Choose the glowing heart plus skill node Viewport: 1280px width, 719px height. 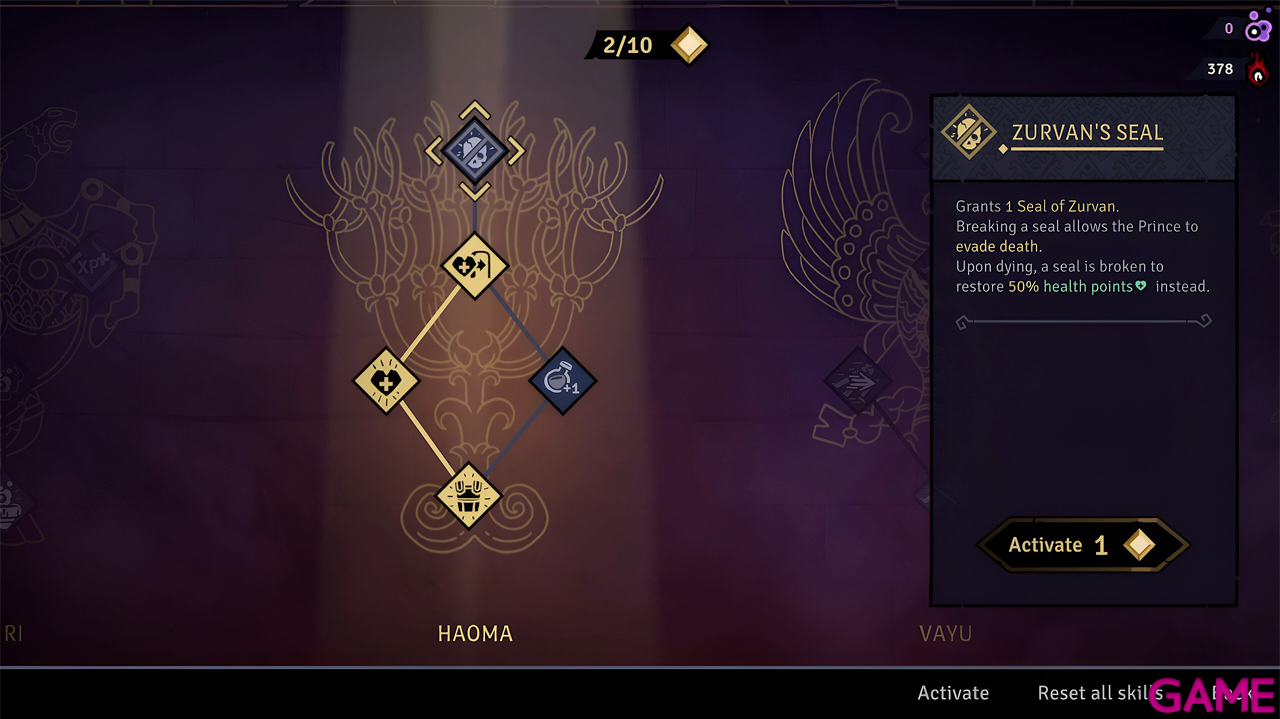pyautogui.click(x=387, y=380)
